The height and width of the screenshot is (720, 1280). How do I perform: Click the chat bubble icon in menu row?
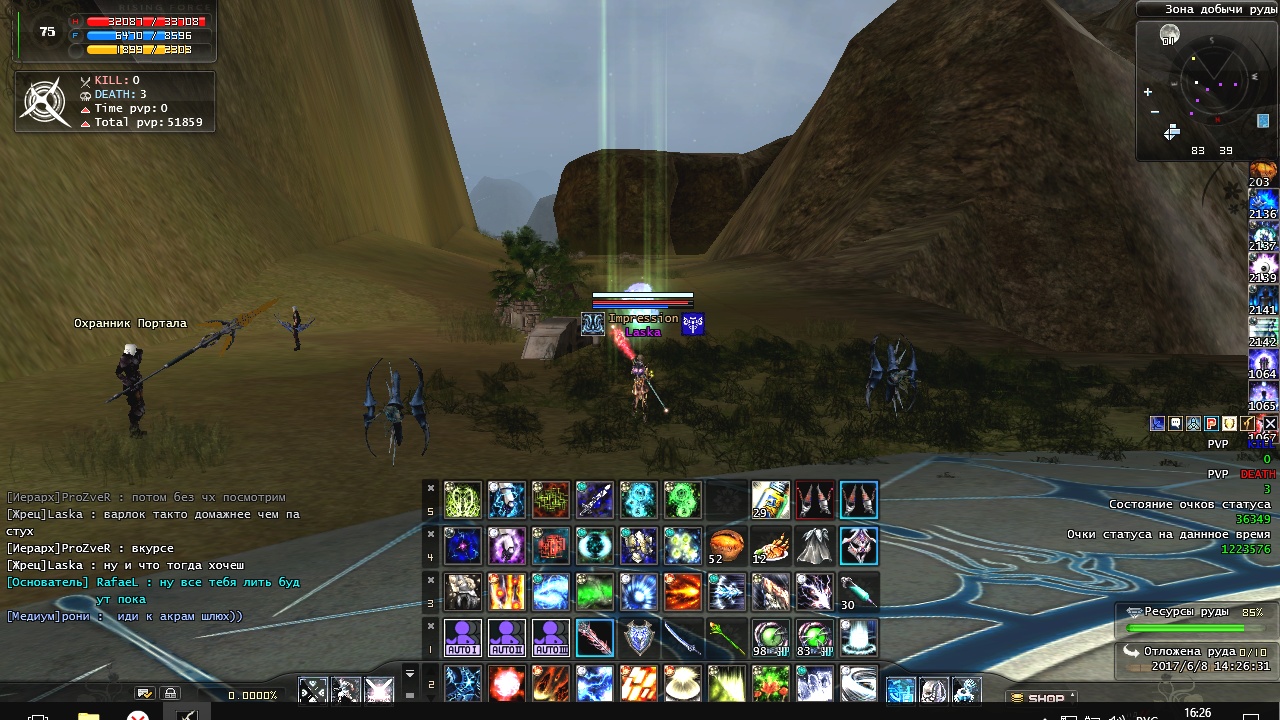point(1176,424)
